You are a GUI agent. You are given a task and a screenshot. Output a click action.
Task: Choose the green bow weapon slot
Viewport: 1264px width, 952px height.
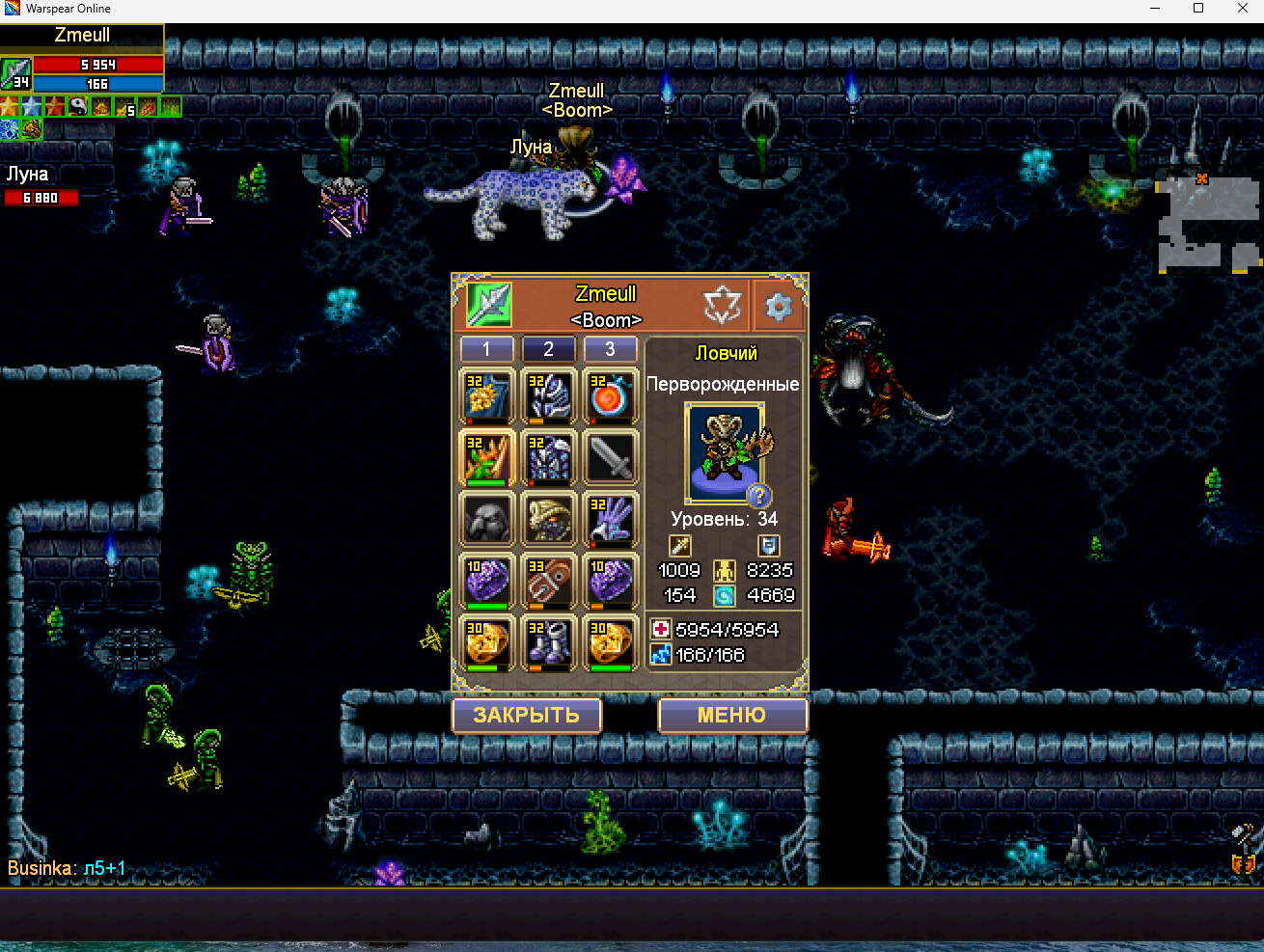click(487, 457)
